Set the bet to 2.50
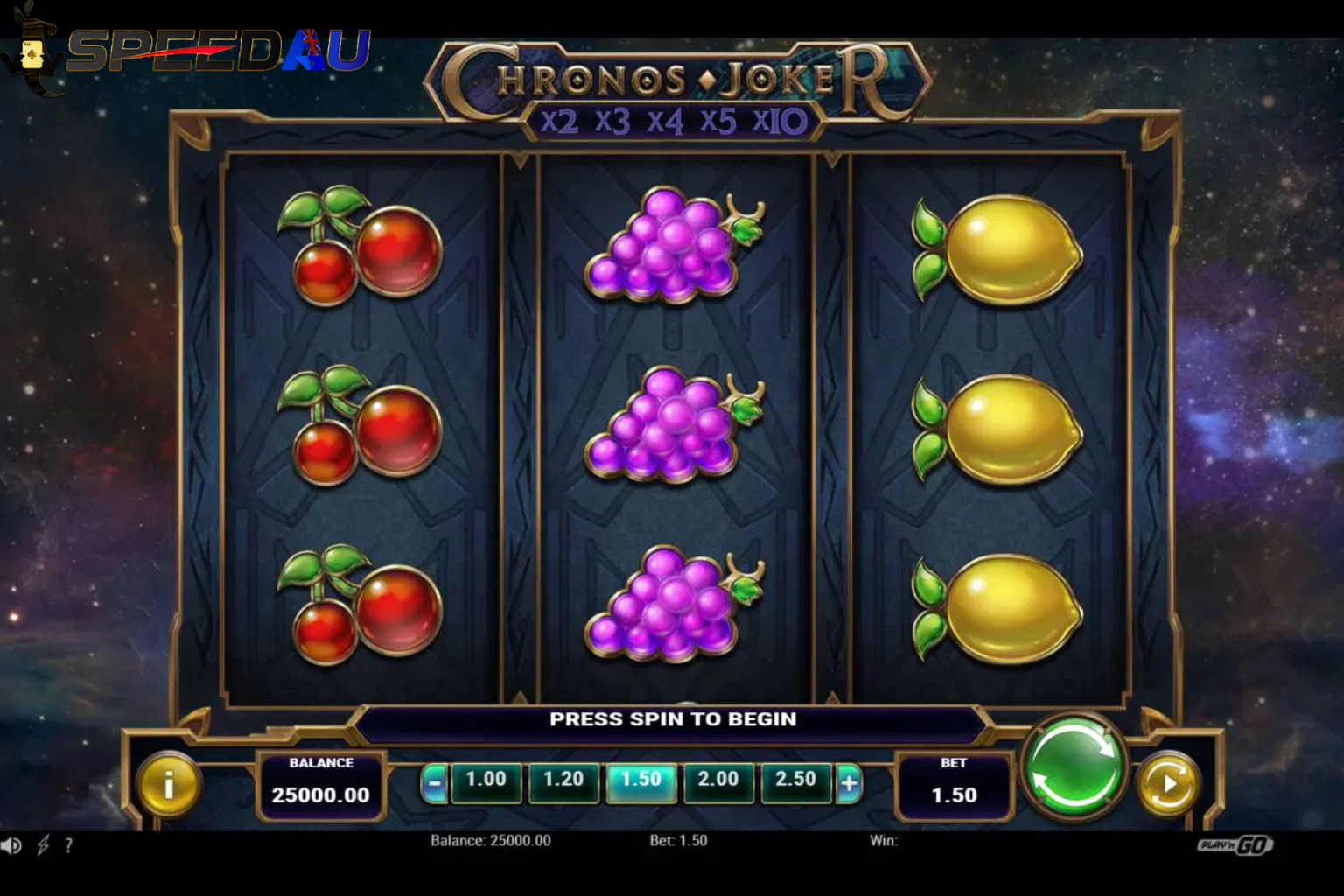1344x896 pixels. 795,780
